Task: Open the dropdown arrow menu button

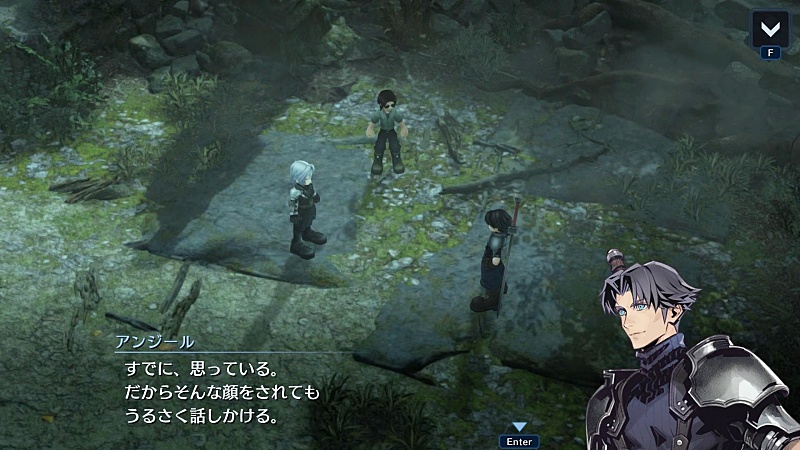Action: pos(770,27)
